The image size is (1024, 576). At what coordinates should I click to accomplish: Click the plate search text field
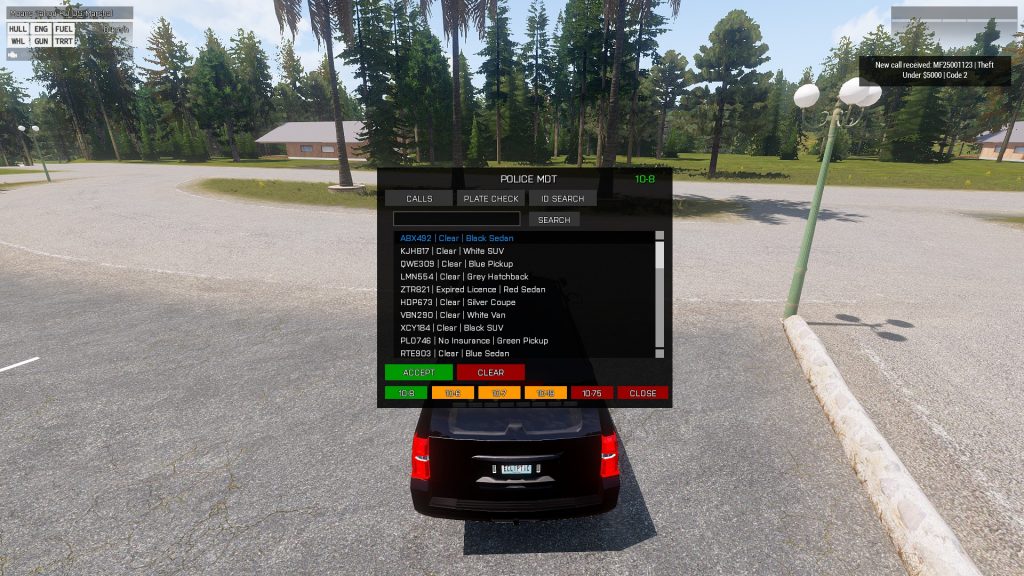[456, 219]
